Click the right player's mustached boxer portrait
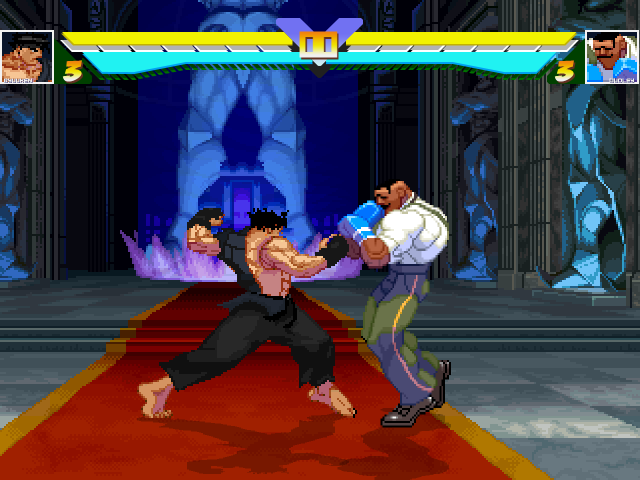Viewport: 640px width, 480px height. pos(610,57)
